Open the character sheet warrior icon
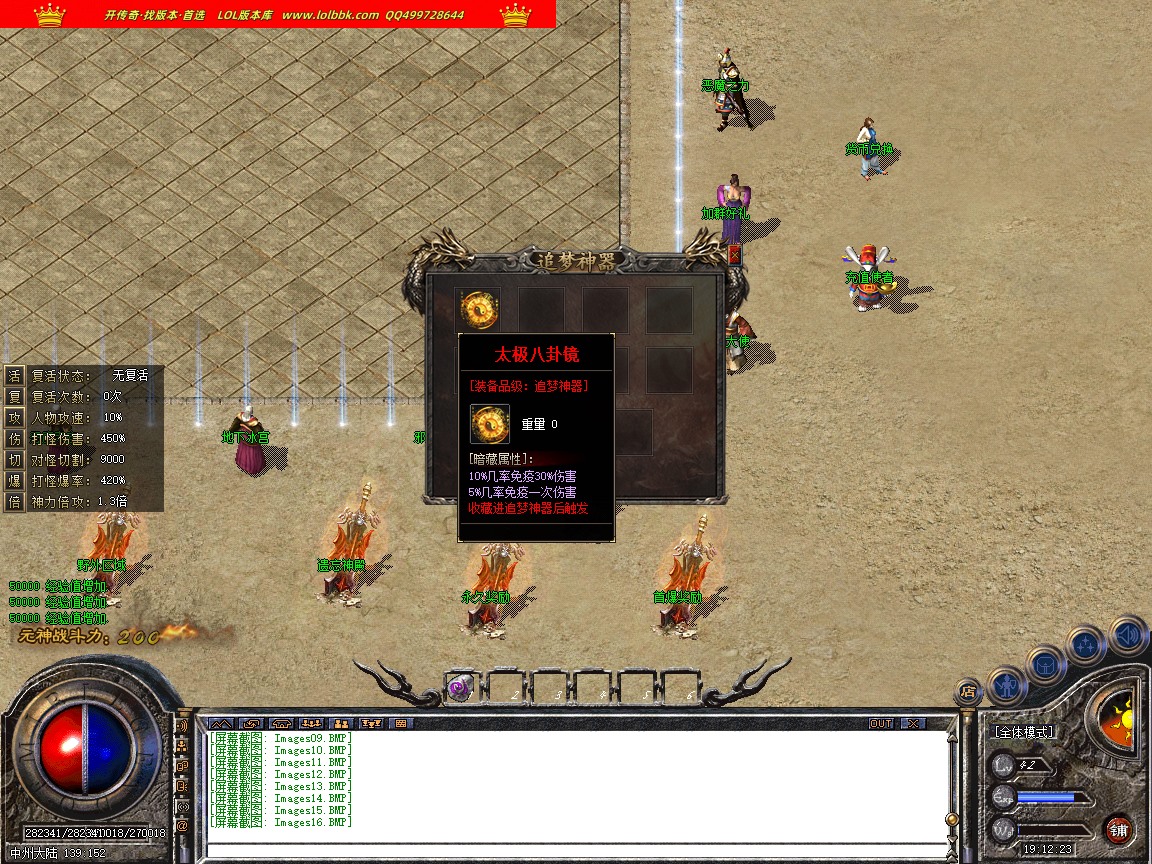 pos(1006,685)
